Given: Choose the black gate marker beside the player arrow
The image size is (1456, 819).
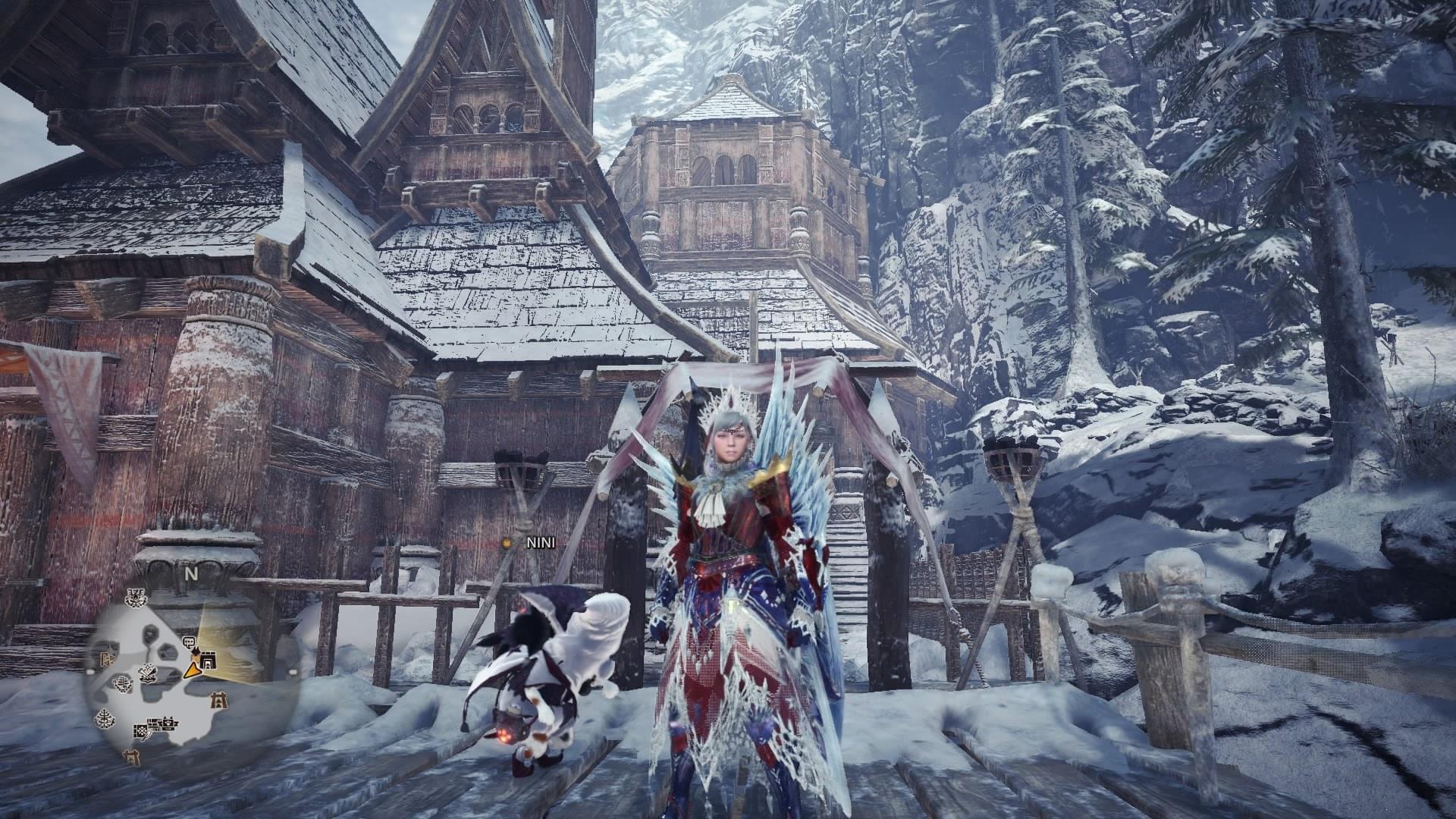Looking at the screenshot, I should click(x=209, y=660).
